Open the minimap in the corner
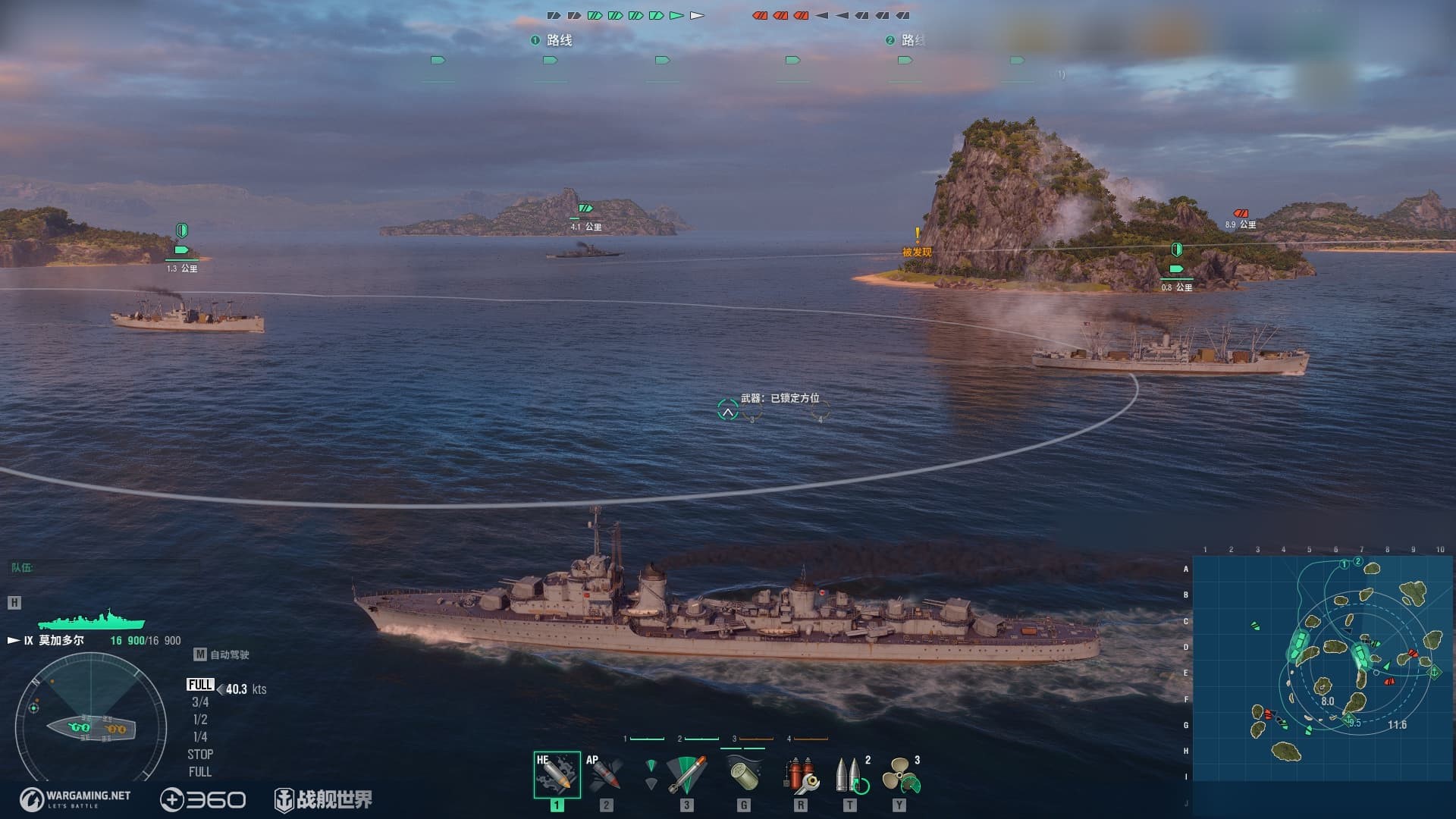 [1323, 669]
